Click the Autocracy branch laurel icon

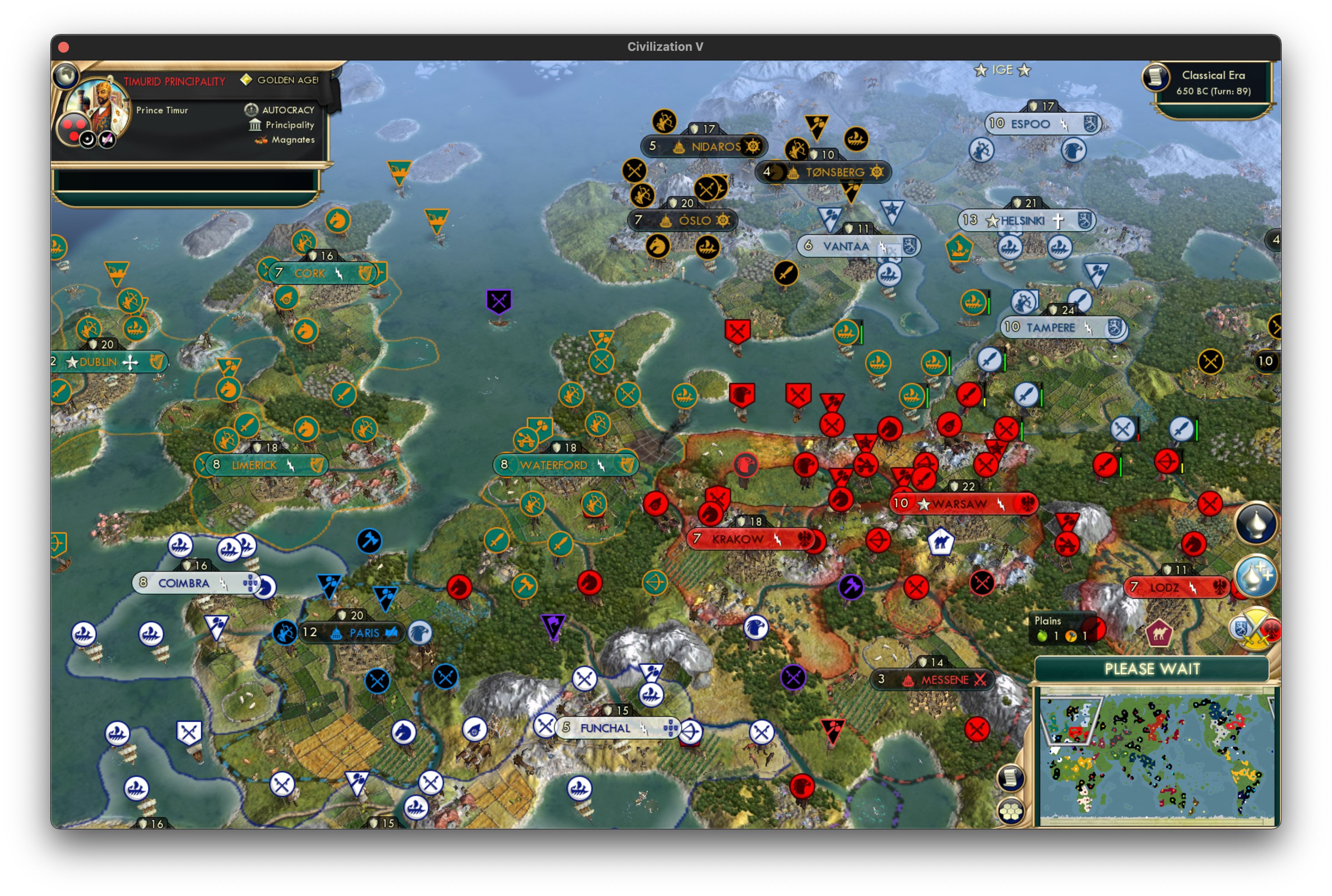pos(252,110)
